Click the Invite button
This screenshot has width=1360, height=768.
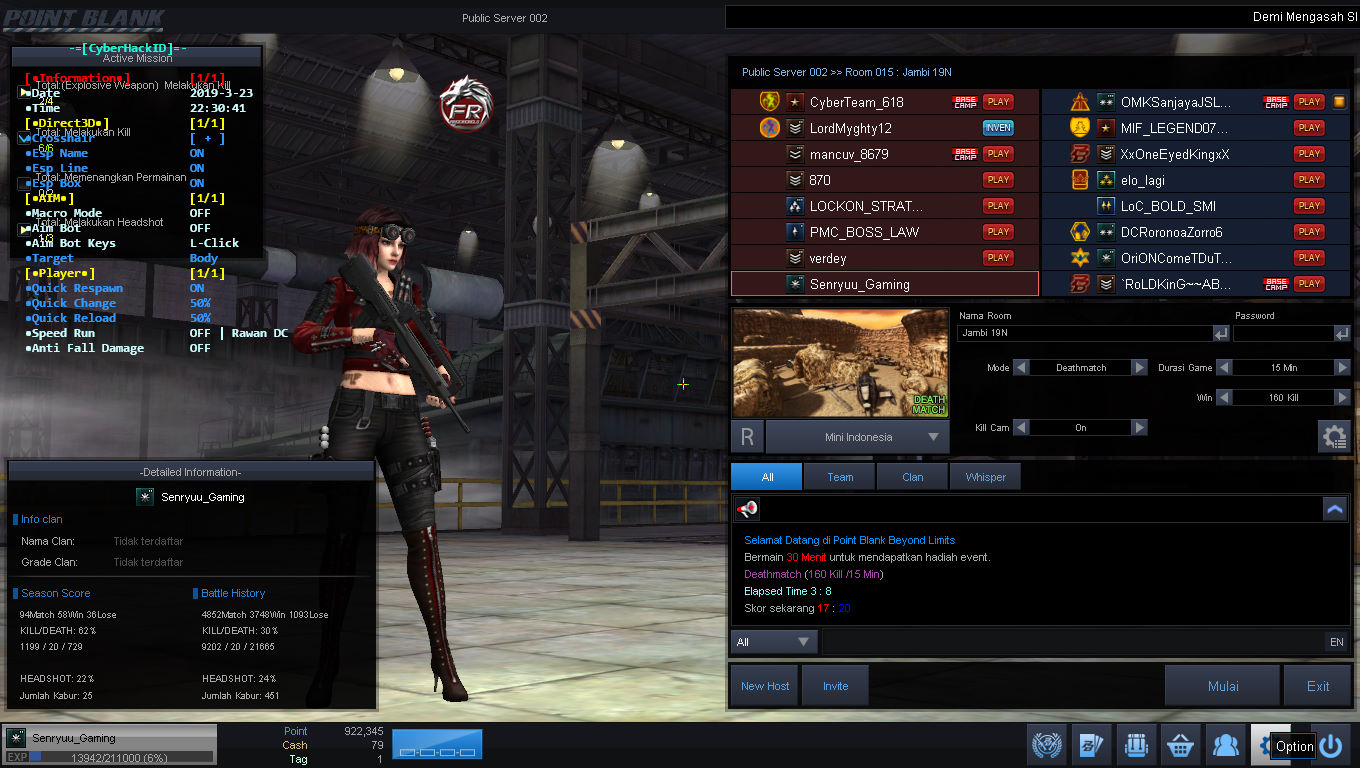836,684
